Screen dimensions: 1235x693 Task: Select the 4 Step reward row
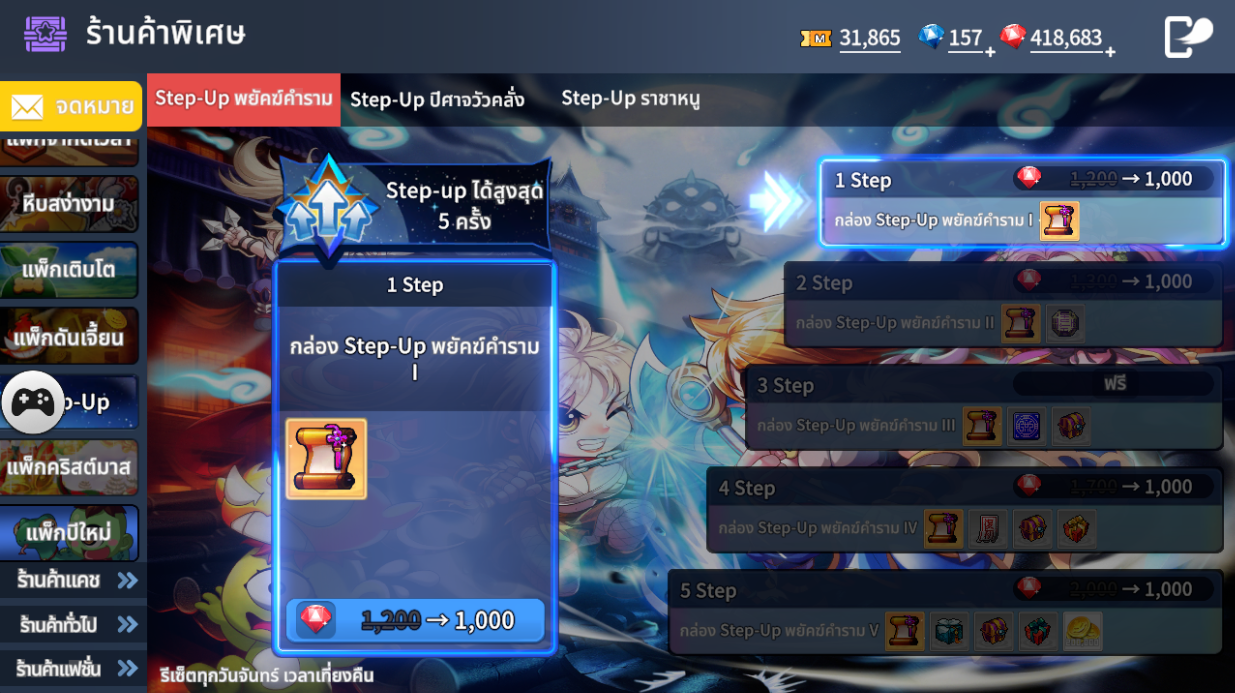(x=964, y=510)
